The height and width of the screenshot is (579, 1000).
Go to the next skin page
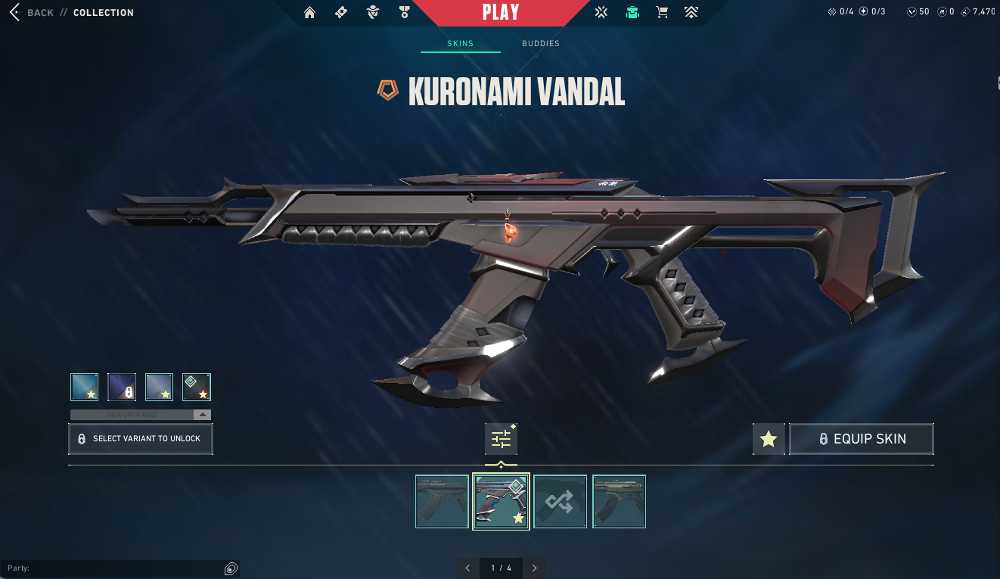[x=534, y=568]
